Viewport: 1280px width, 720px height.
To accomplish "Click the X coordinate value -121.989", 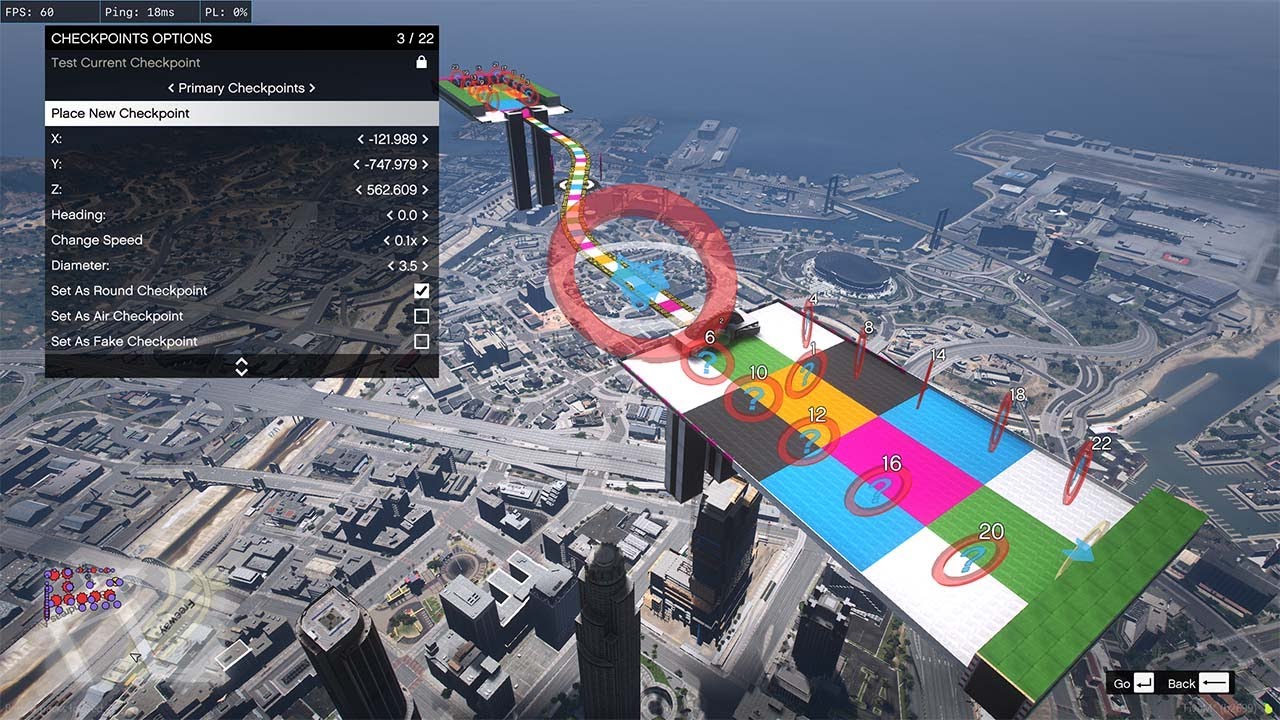I will (x=393, y=139).
